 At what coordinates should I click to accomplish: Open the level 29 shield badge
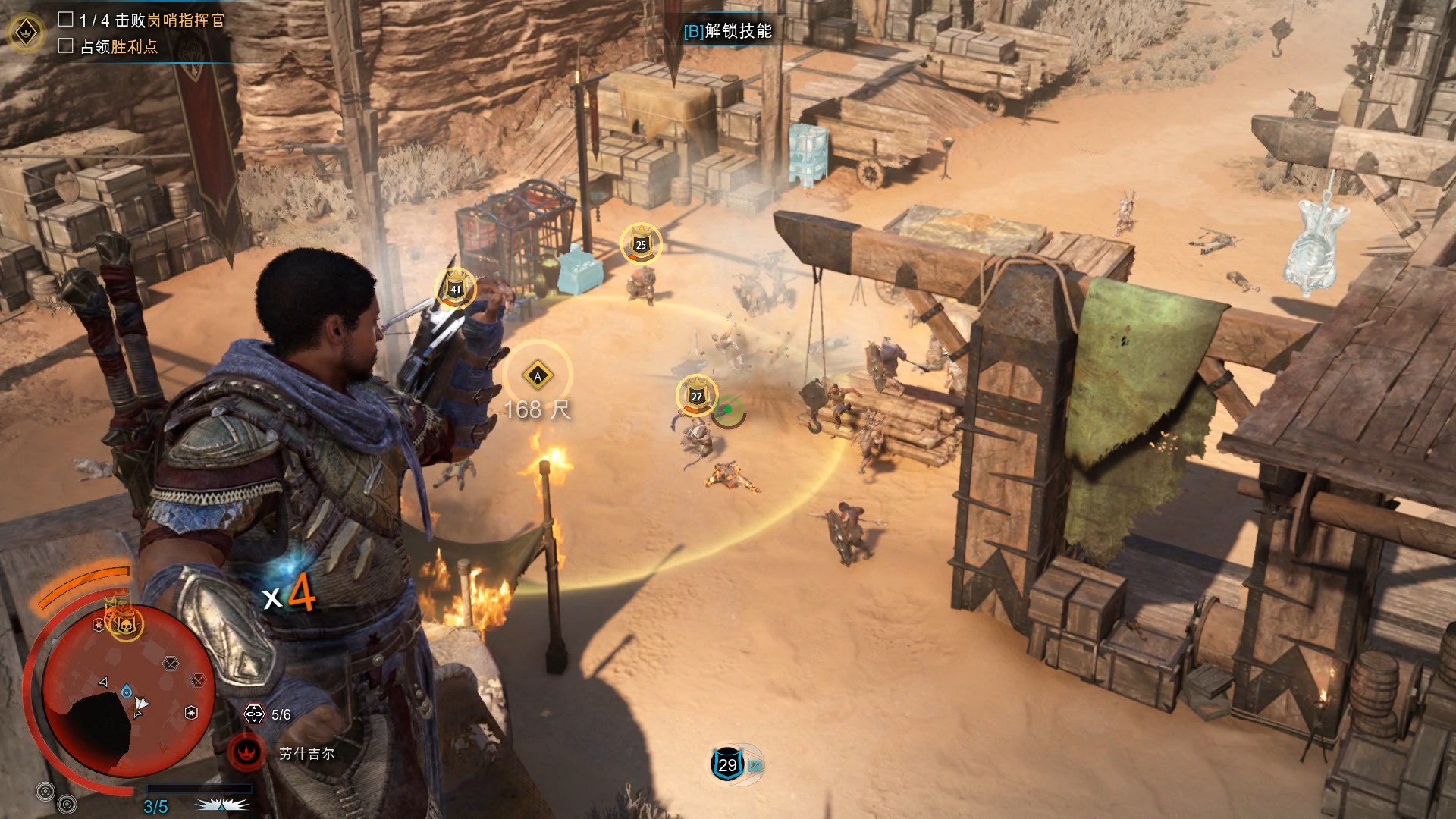(728, 764)
